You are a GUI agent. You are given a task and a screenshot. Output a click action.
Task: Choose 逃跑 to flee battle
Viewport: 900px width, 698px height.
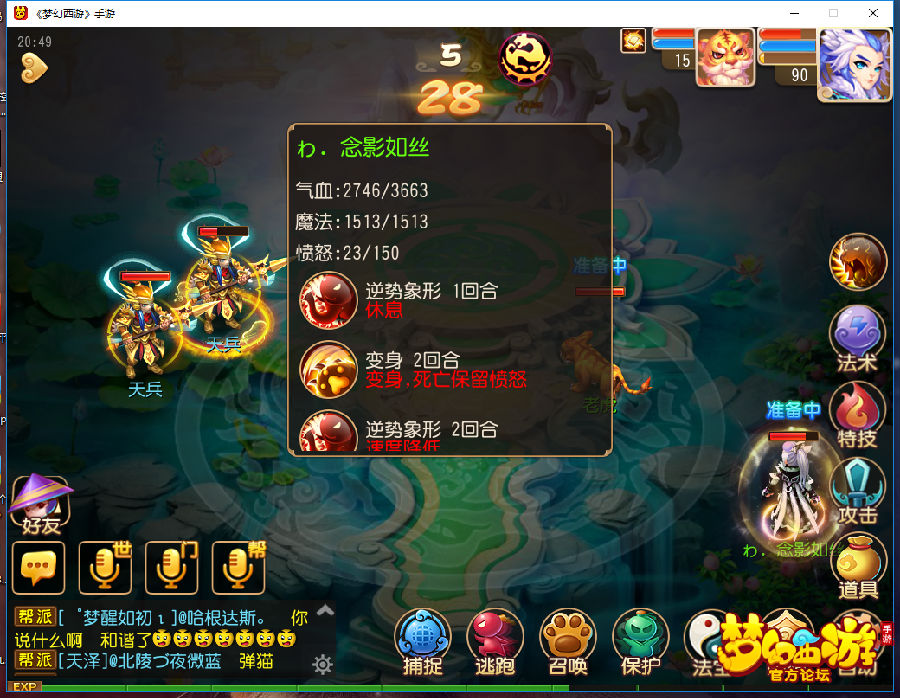(495, 640)
